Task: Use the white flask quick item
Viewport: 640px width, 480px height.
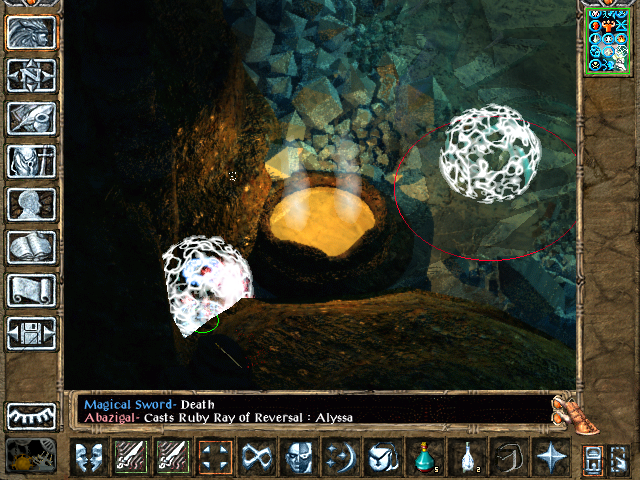Action: pyautogui.click(x=466, y=458)
